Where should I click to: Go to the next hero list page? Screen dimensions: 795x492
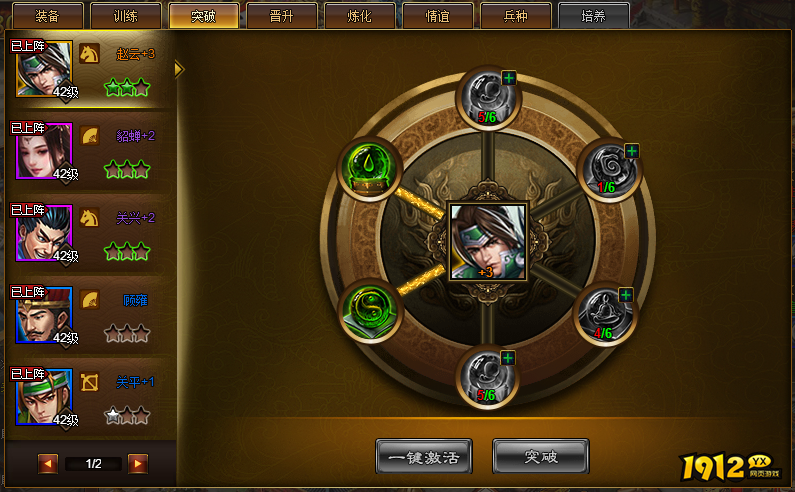[138, 464]
